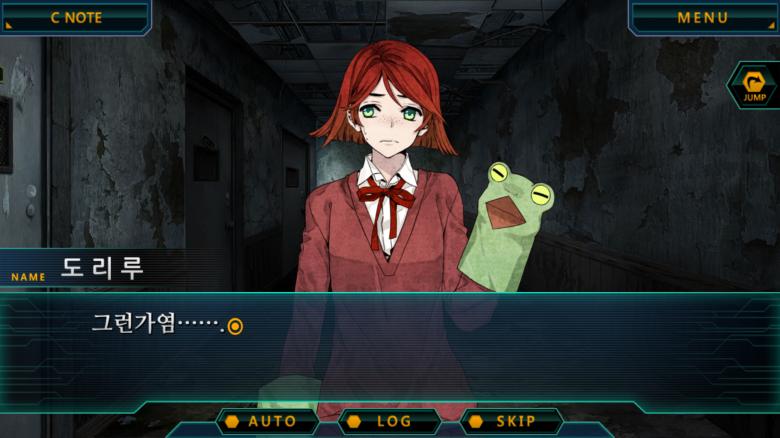Open the MENU

[702, 17]
